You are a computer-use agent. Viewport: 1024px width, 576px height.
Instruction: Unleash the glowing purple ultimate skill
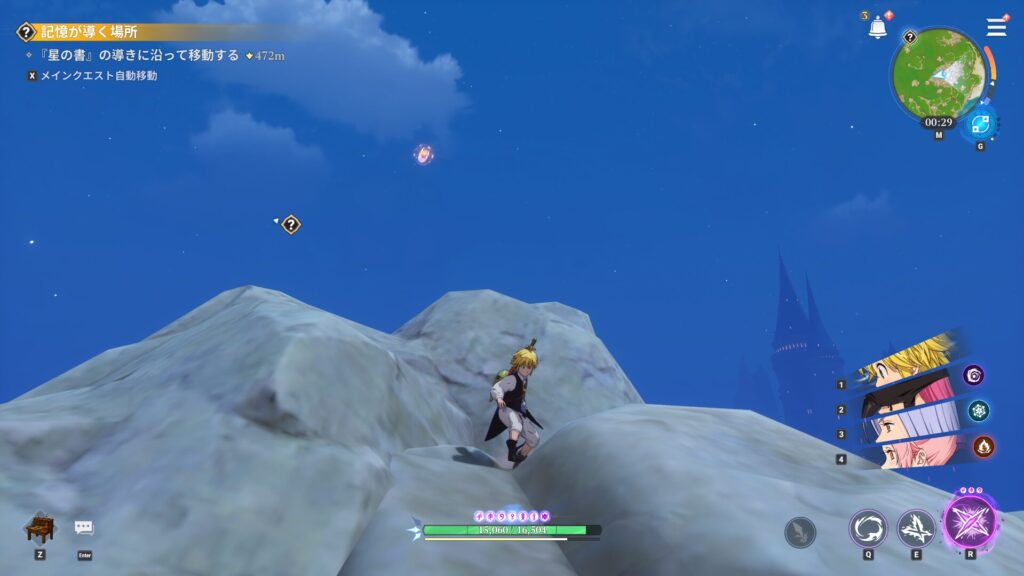click(970, 523)
